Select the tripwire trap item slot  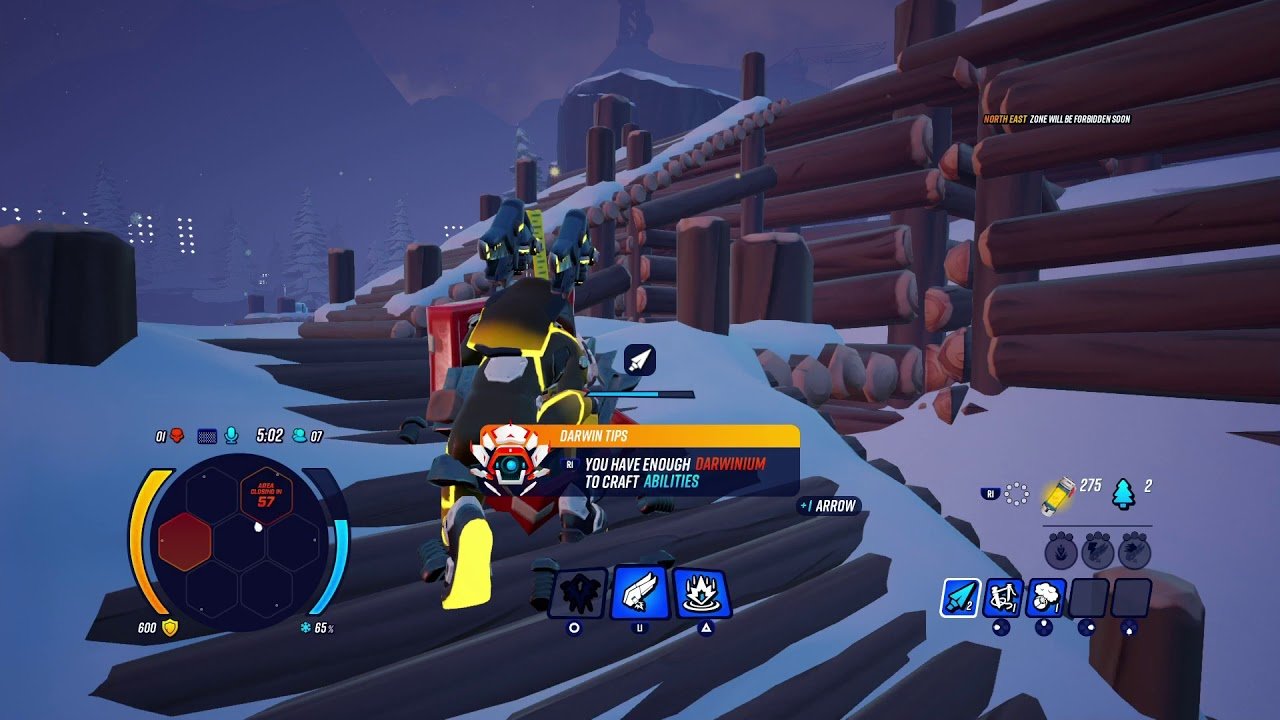pyautogui.click(x=1003, y=597)
